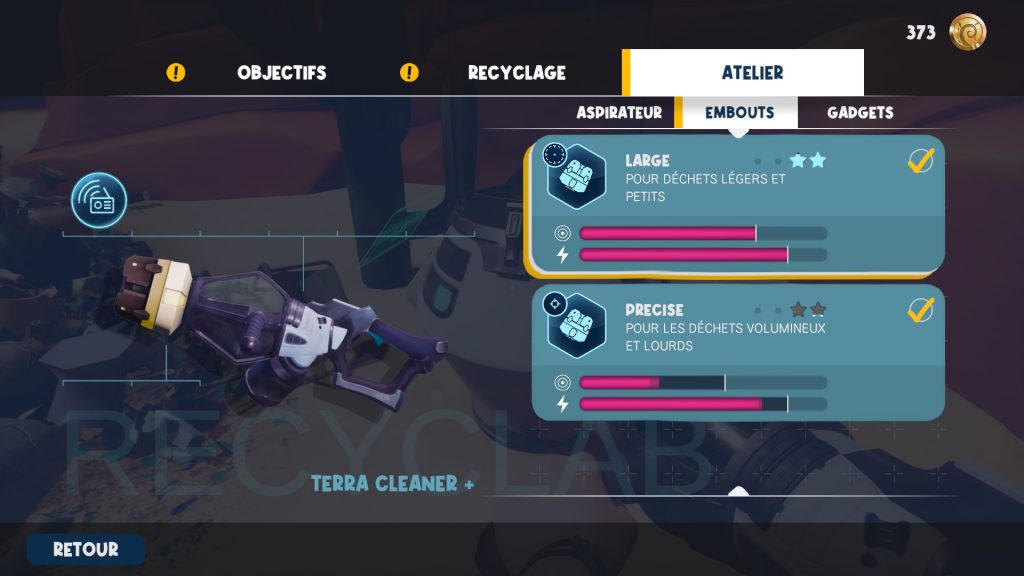Image resolution: width=1024 pixels, height=576 pixels.
Task: Toggle the Precise nozzle checkmark
Action: [920, 310]
